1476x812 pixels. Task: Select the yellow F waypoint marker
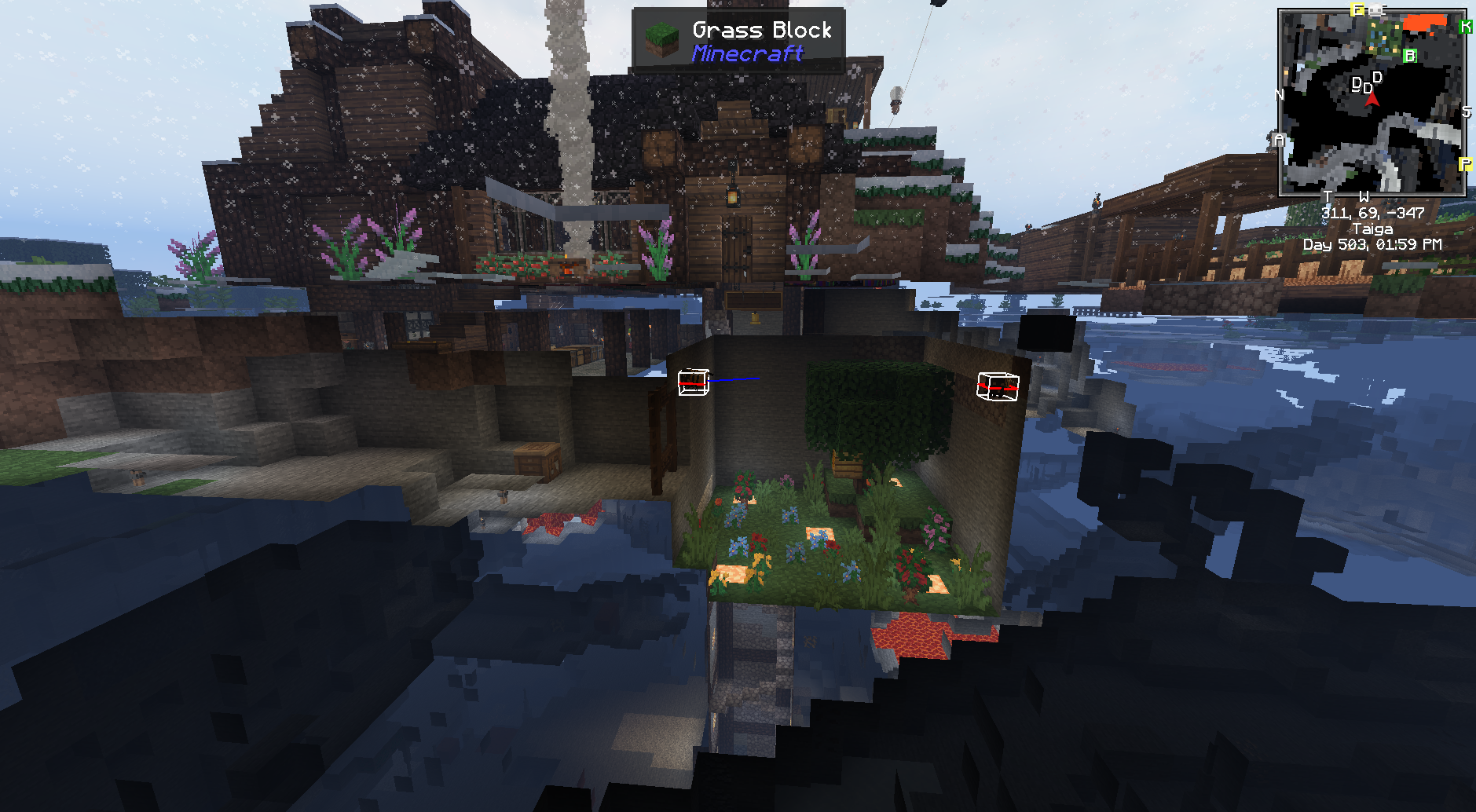tap(1357, 10)
